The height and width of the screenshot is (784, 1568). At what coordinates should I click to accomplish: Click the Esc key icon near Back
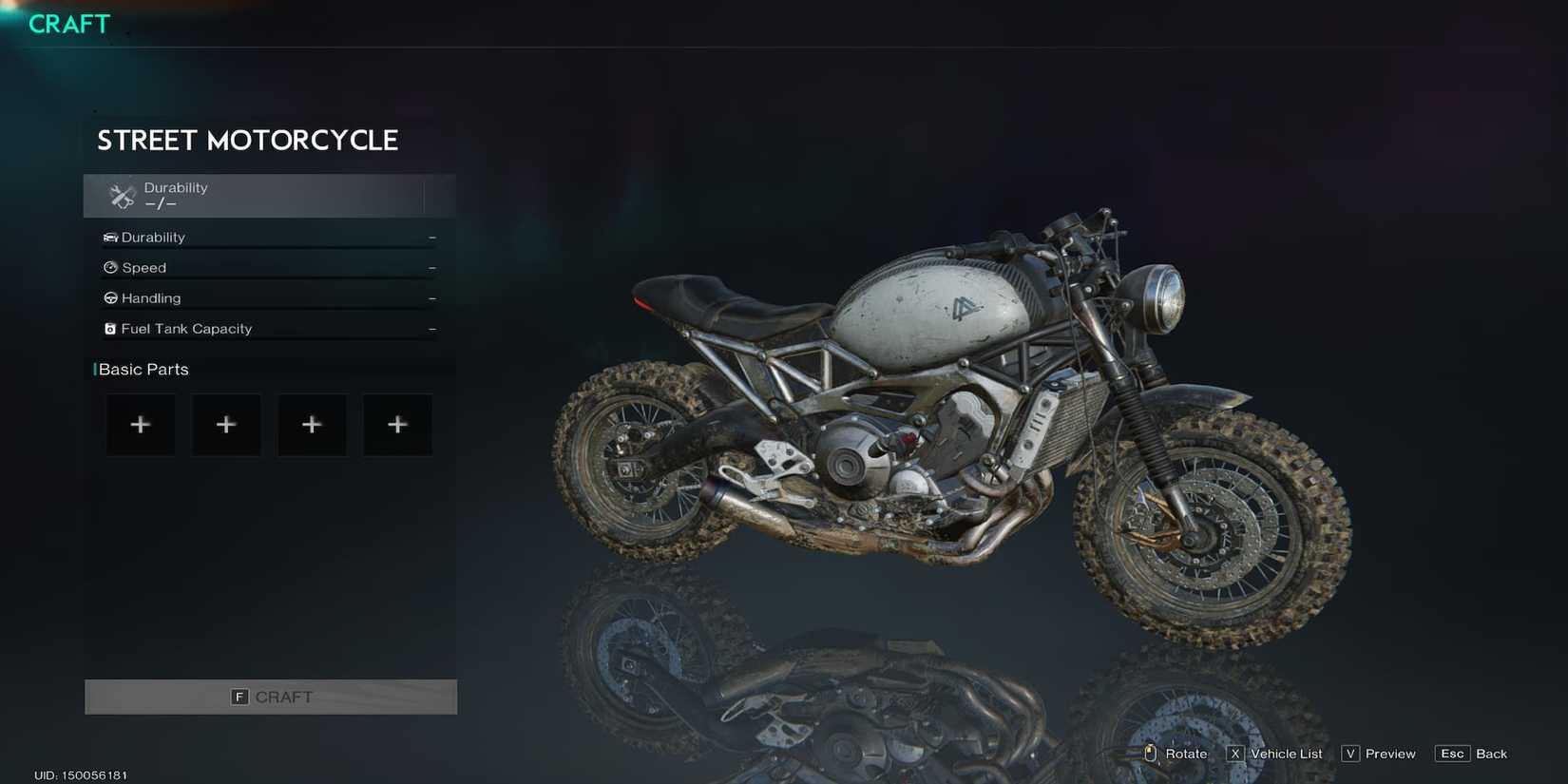click(x=1452, y=753)
